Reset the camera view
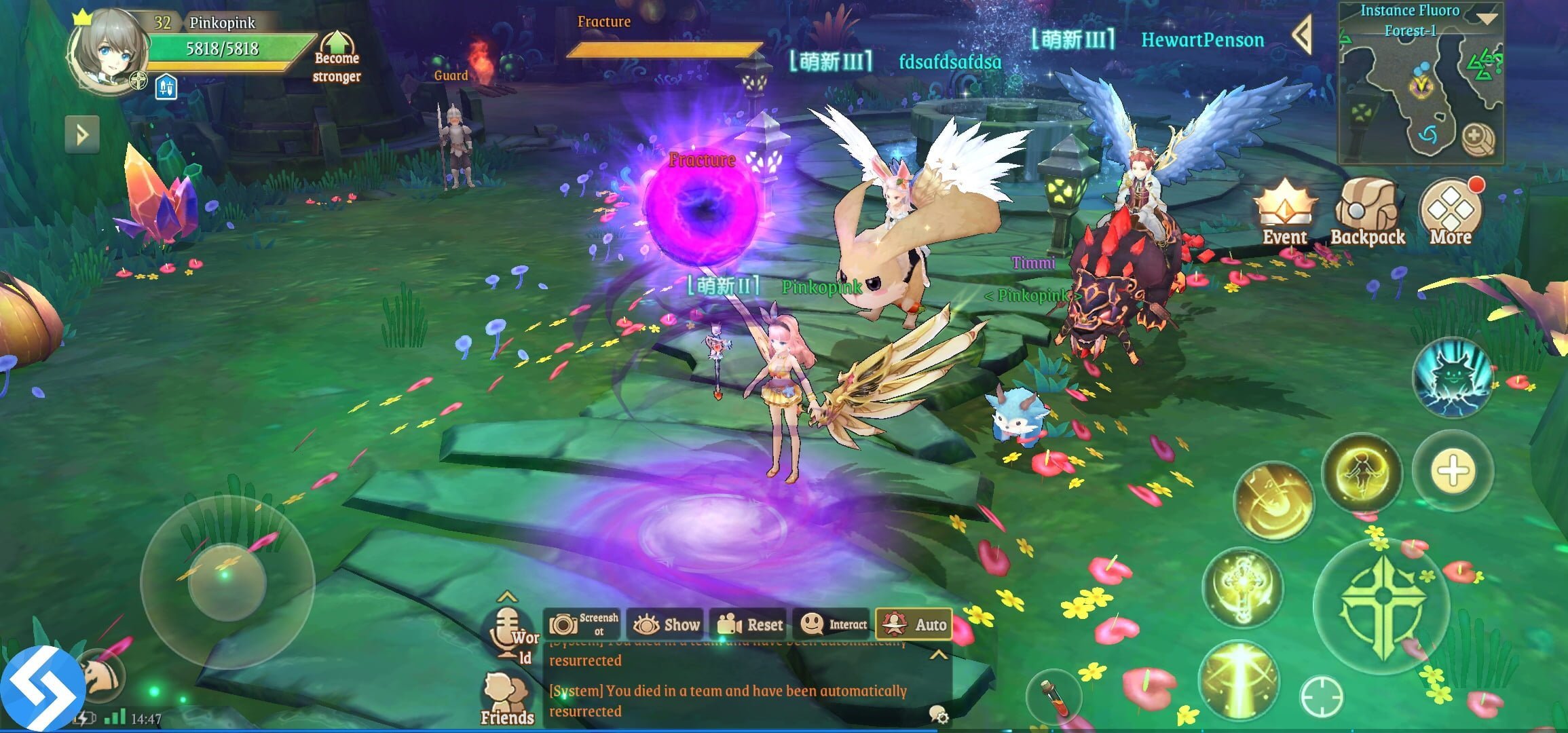The image size is (1568, 733). tap(749, 624)
